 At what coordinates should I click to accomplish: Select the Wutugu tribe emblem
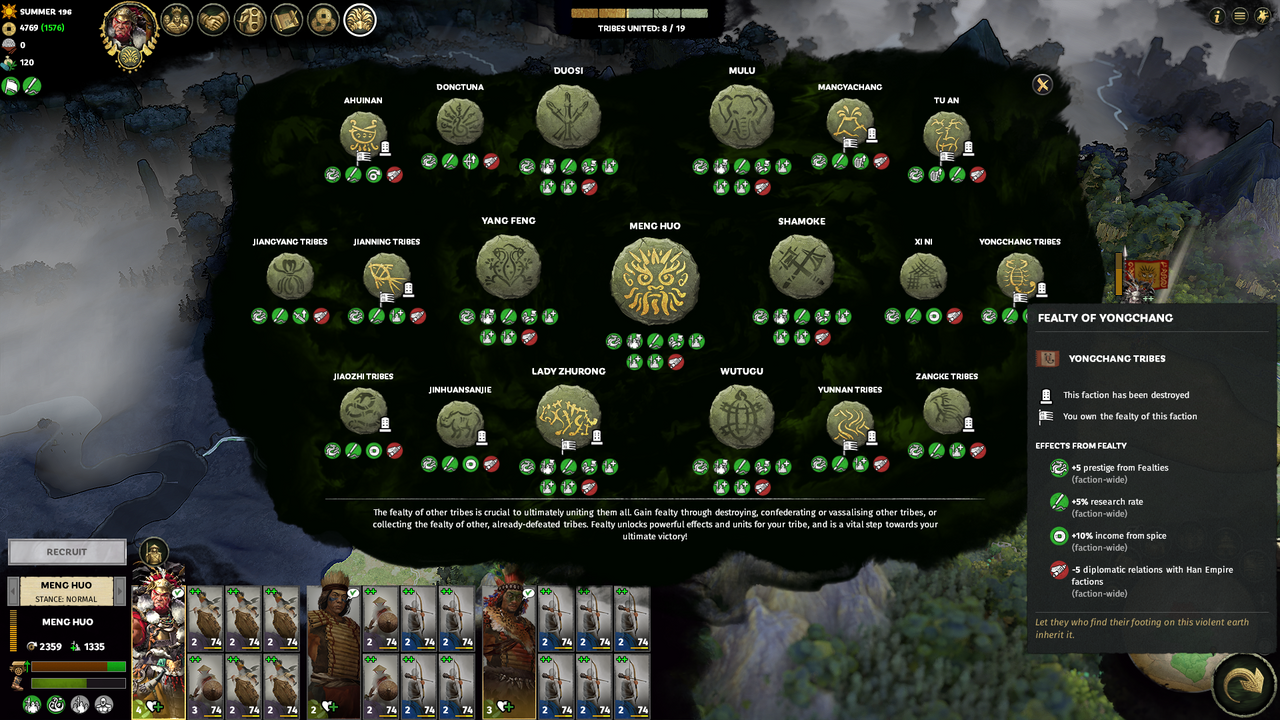pos(741,413)
